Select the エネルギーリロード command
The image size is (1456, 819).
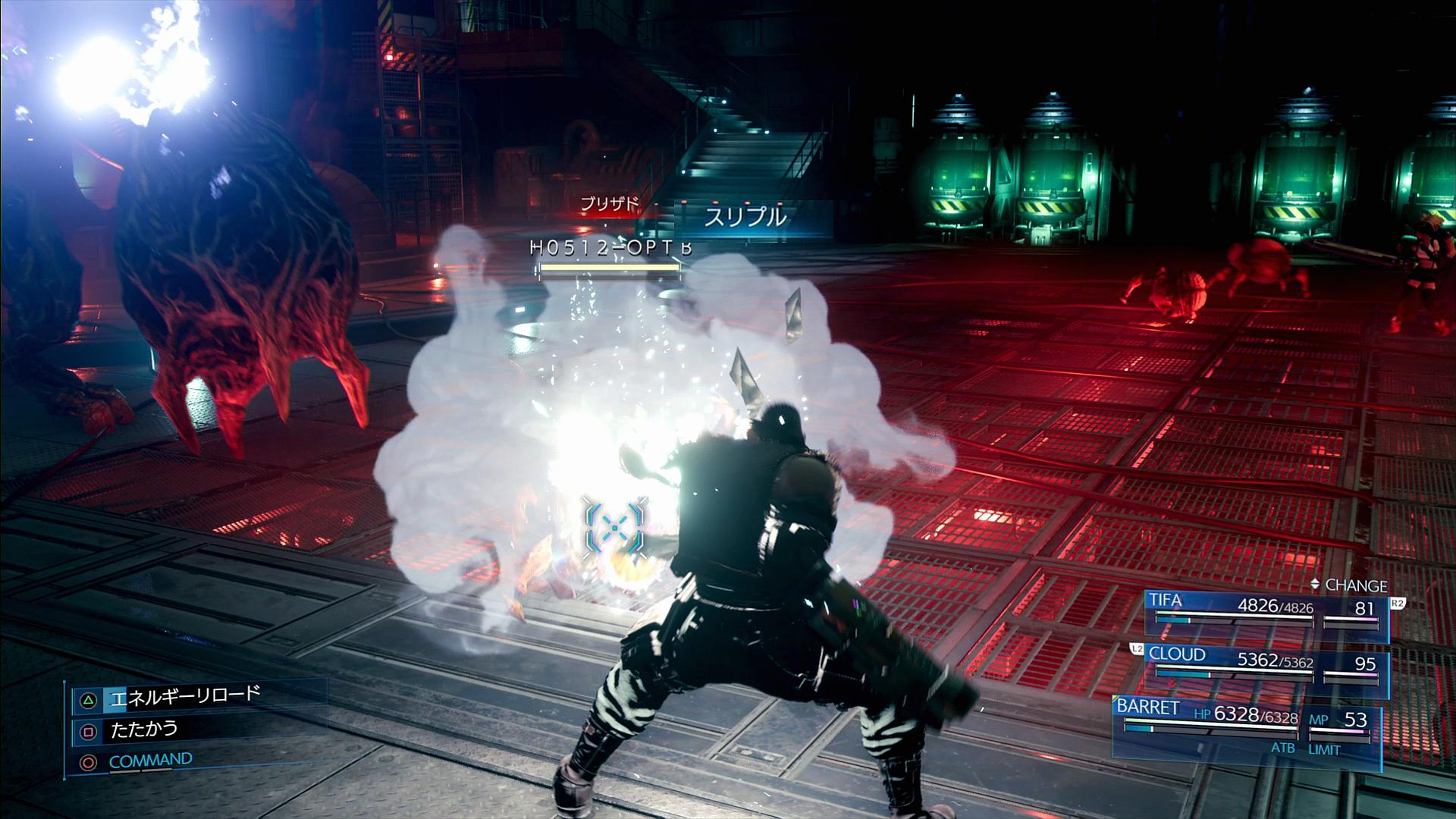click(x=184, y=696)
